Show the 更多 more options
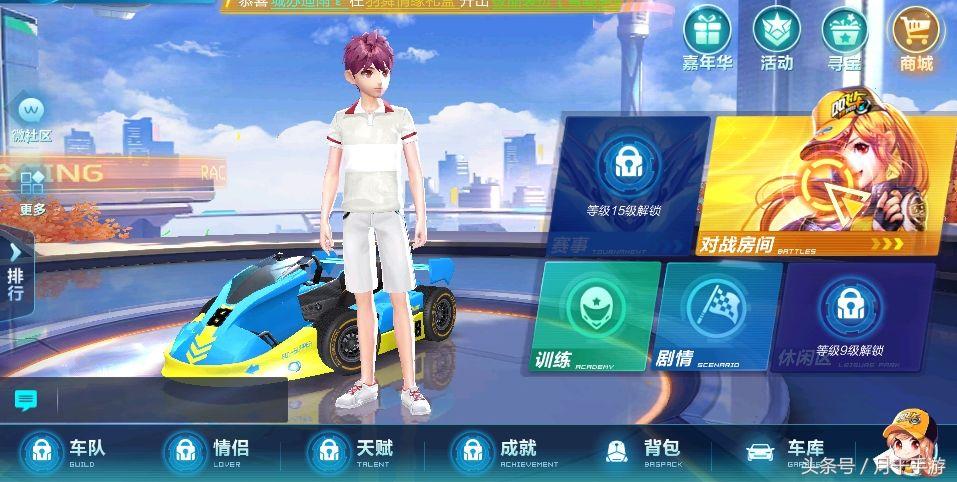The image size is (957, 482). click(x=32, y=188)
